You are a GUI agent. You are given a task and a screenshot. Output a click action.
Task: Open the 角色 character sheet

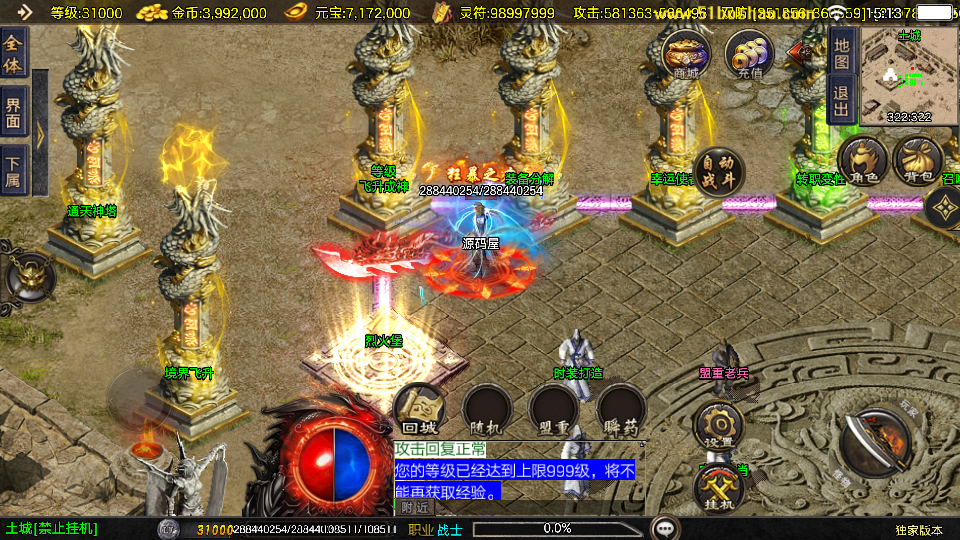[x=863, y=161]
